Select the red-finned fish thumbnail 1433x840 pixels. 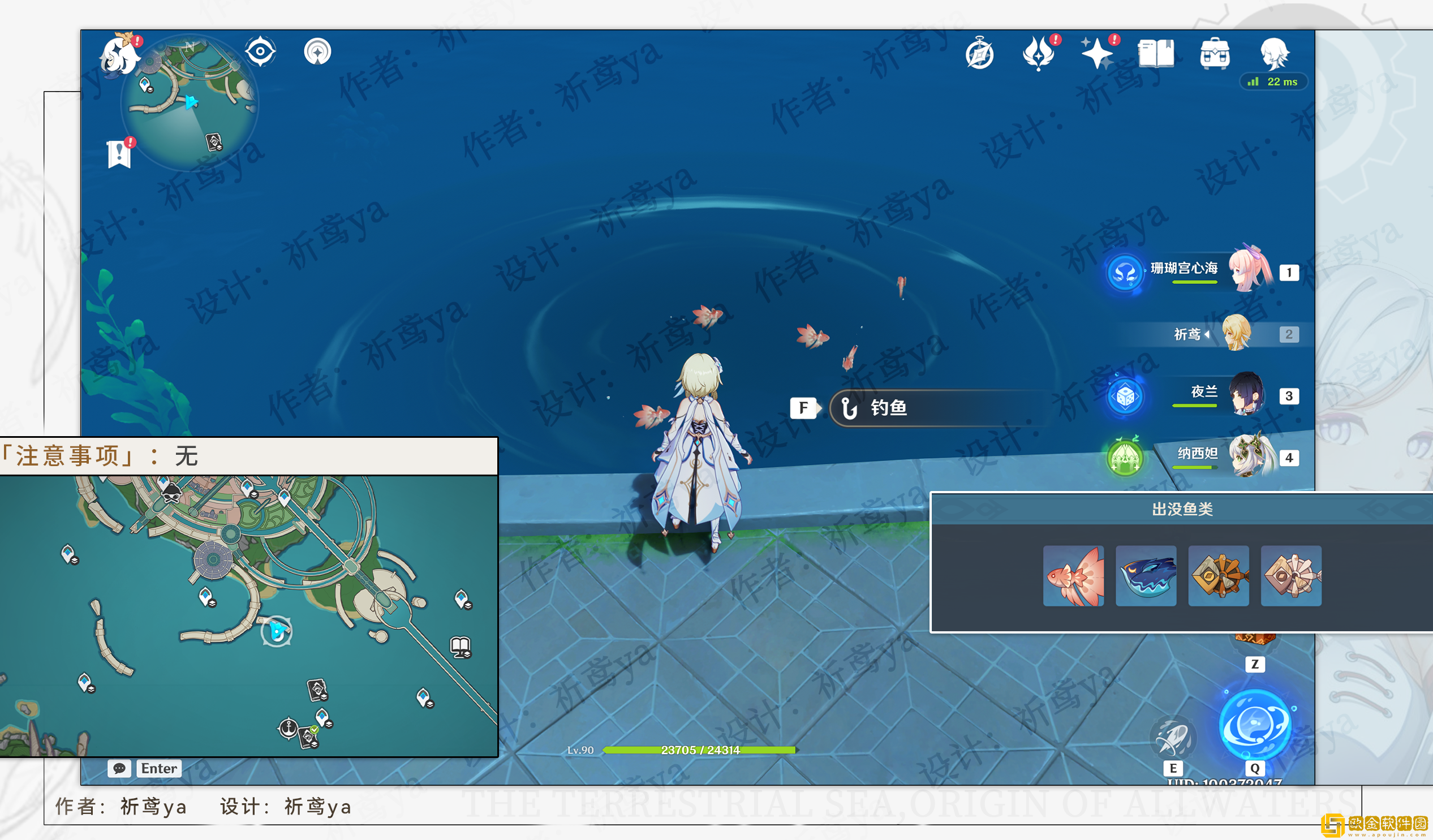click(1073, 575)
